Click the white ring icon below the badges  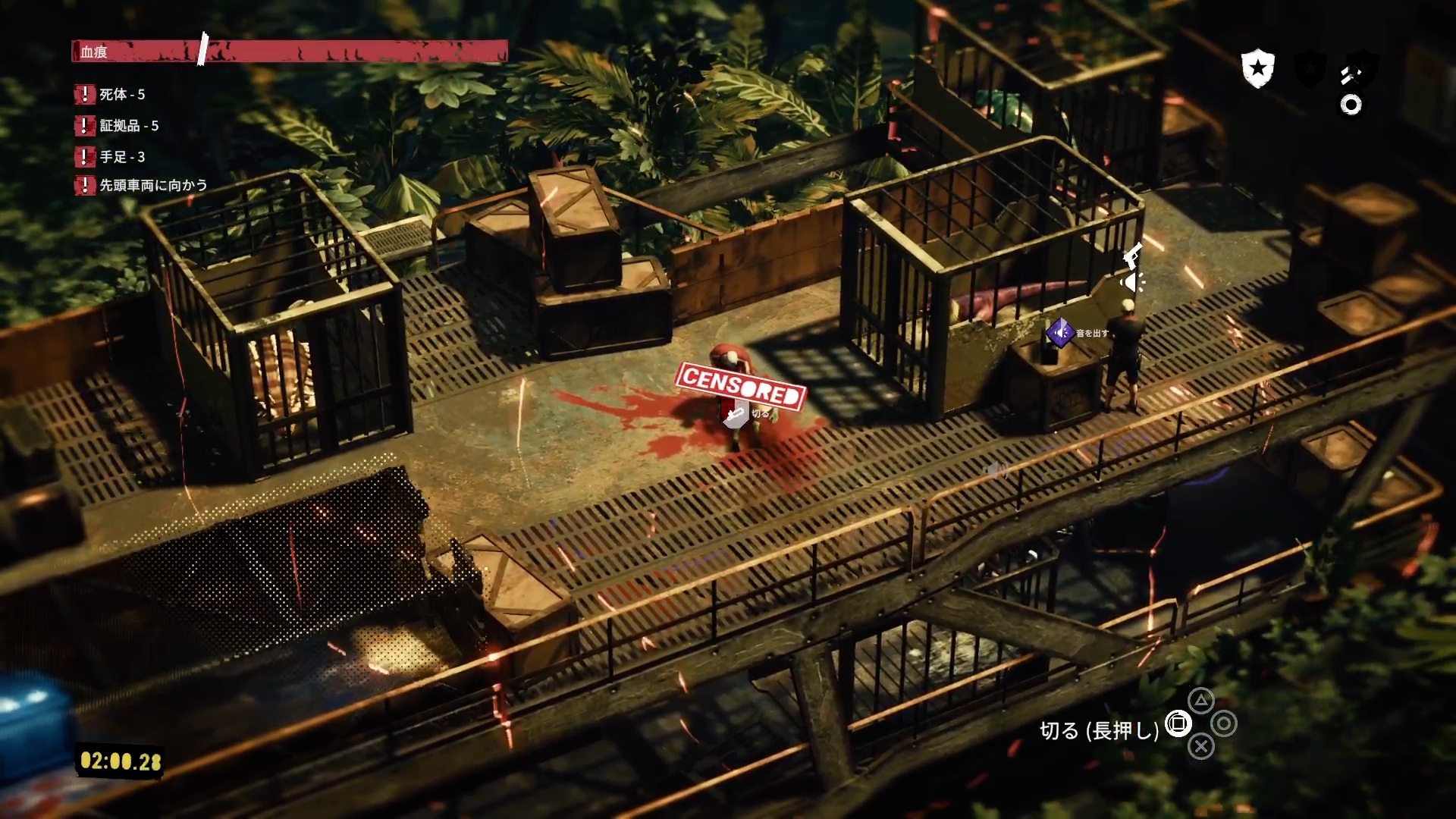[x=1351, y=105]
